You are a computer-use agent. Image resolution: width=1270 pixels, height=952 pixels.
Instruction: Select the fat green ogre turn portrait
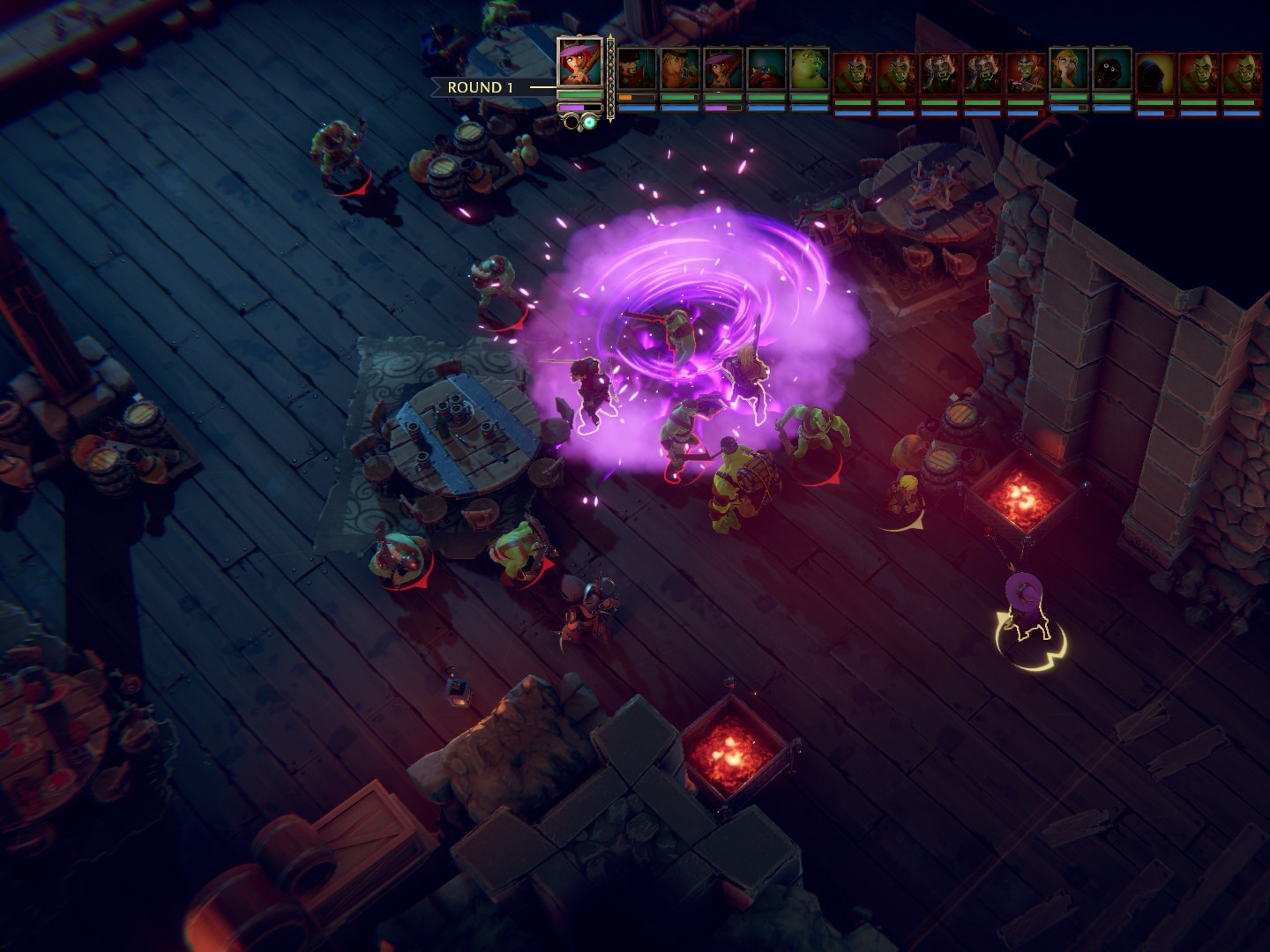pyautogui.click(x=810, y=69)
